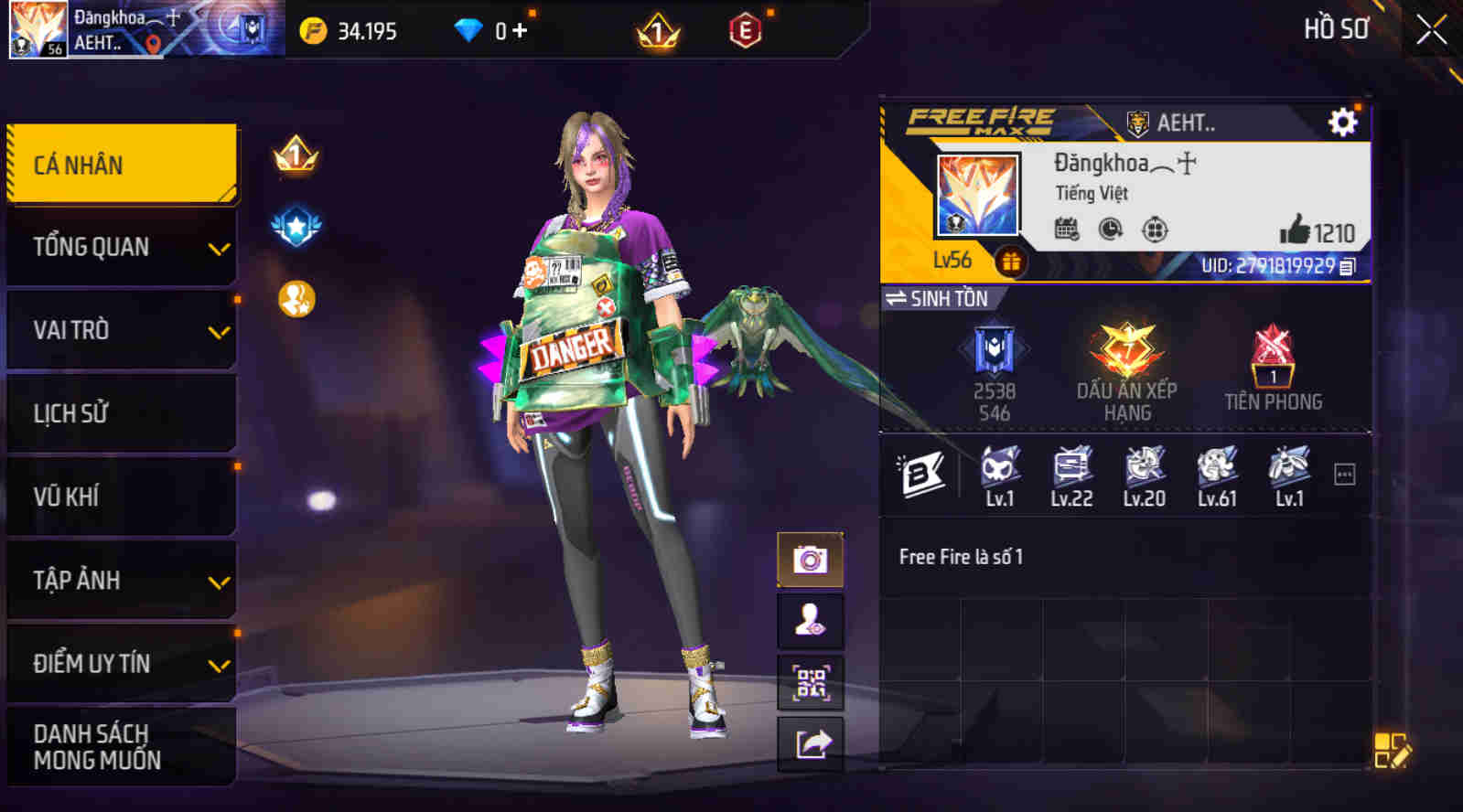Expand the TỔNG QUAN section

click(122, 247)
